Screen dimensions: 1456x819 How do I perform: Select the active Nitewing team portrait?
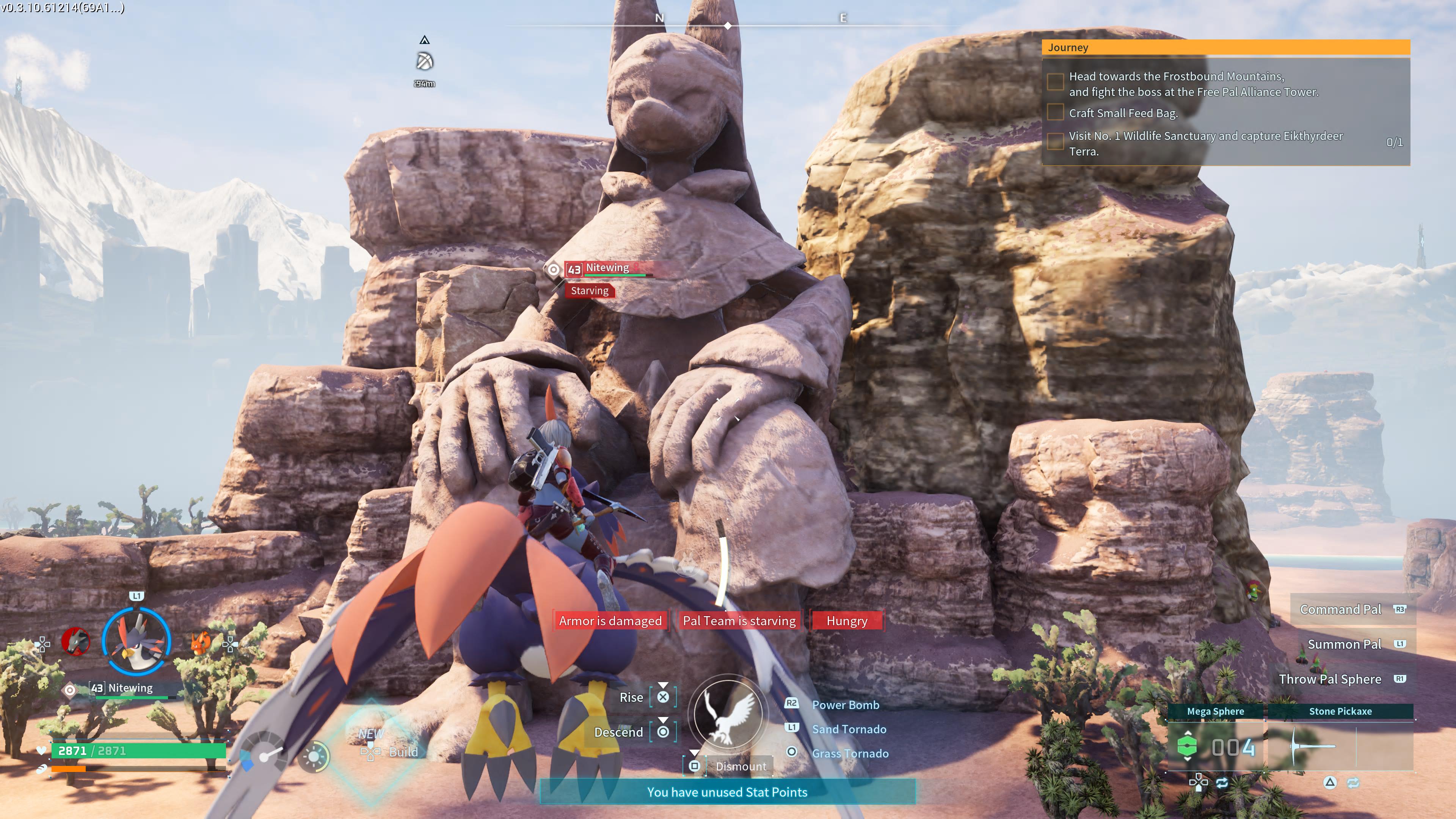(x=136, y=641)
